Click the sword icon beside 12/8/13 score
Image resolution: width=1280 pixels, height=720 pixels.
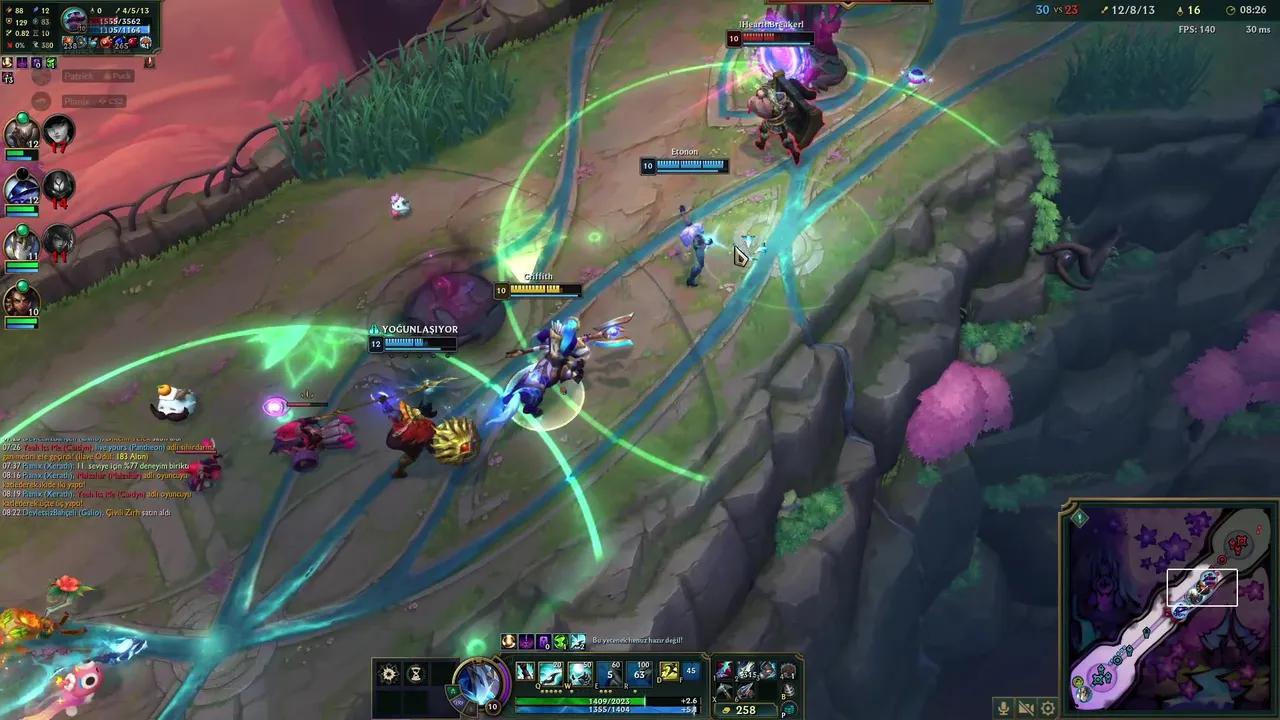pyautogui.click(x=1104, y=10)
